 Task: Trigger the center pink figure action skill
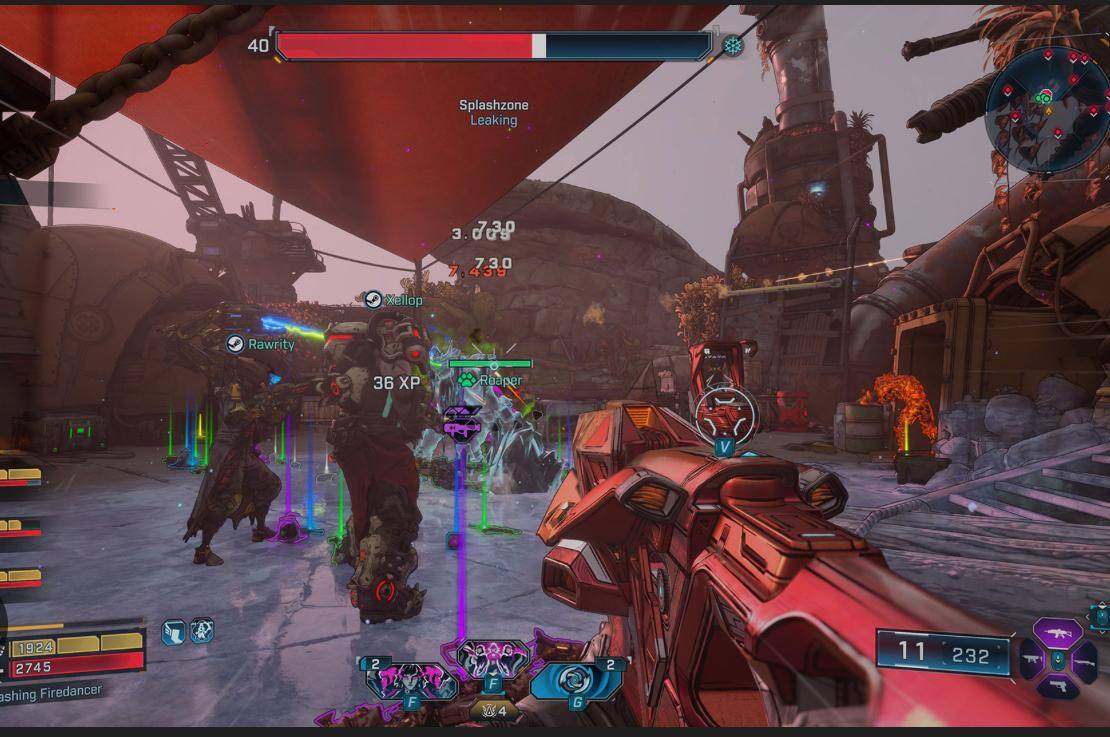pyautogui.click(x=492, y=659)
